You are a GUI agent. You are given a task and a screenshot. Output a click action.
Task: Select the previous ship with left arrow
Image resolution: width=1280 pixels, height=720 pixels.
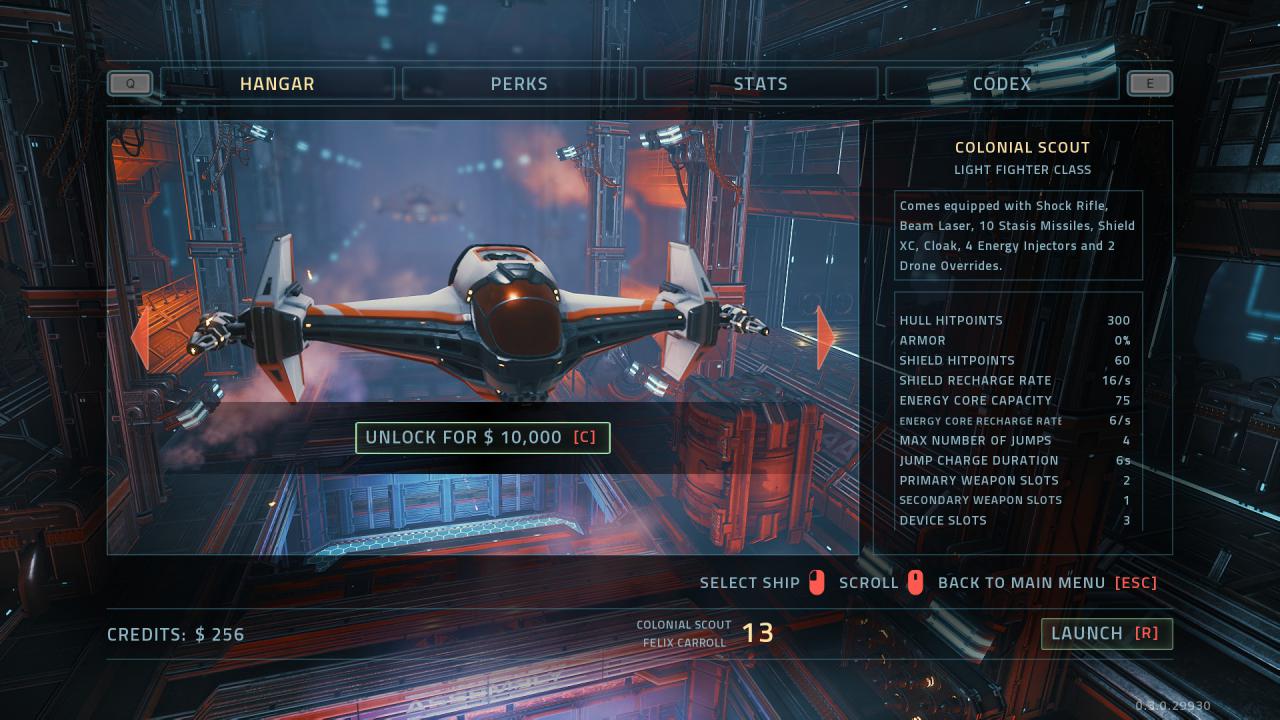[141, 338]
